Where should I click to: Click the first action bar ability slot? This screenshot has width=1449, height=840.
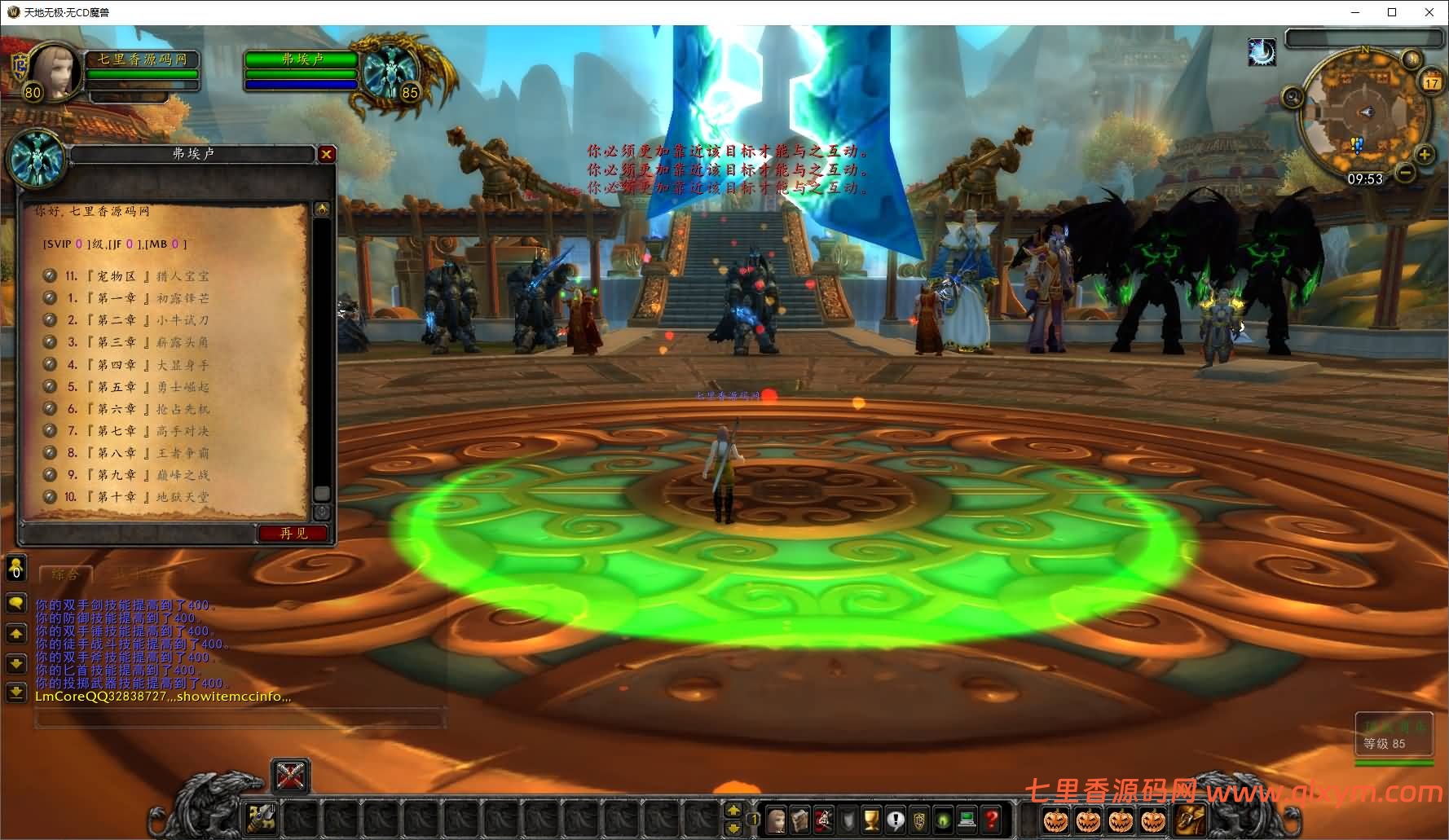point(262,818)
